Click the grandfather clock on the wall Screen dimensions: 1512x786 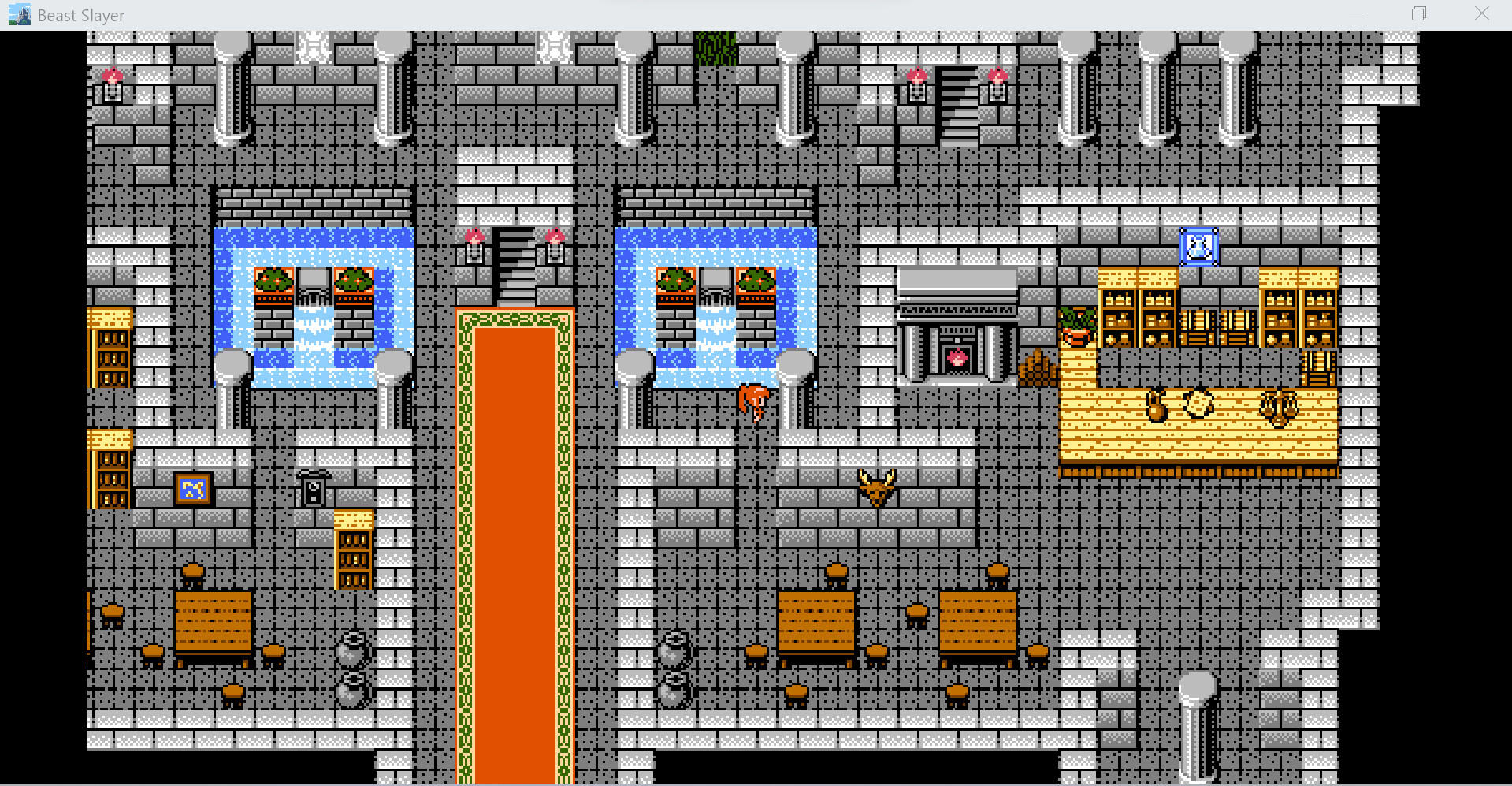point(314,489)
